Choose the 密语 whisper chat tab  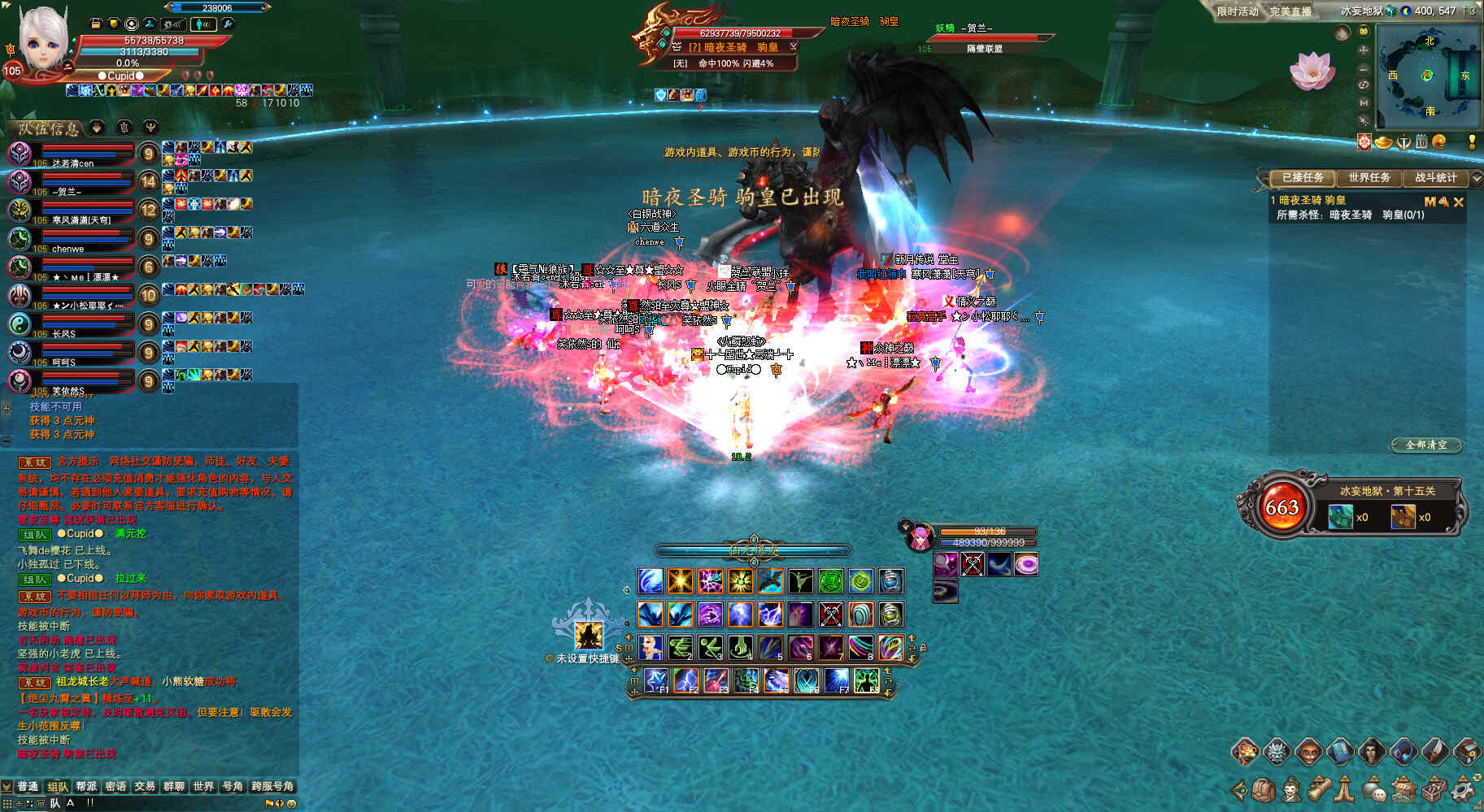pyautogui.click(x=115, y=786)
